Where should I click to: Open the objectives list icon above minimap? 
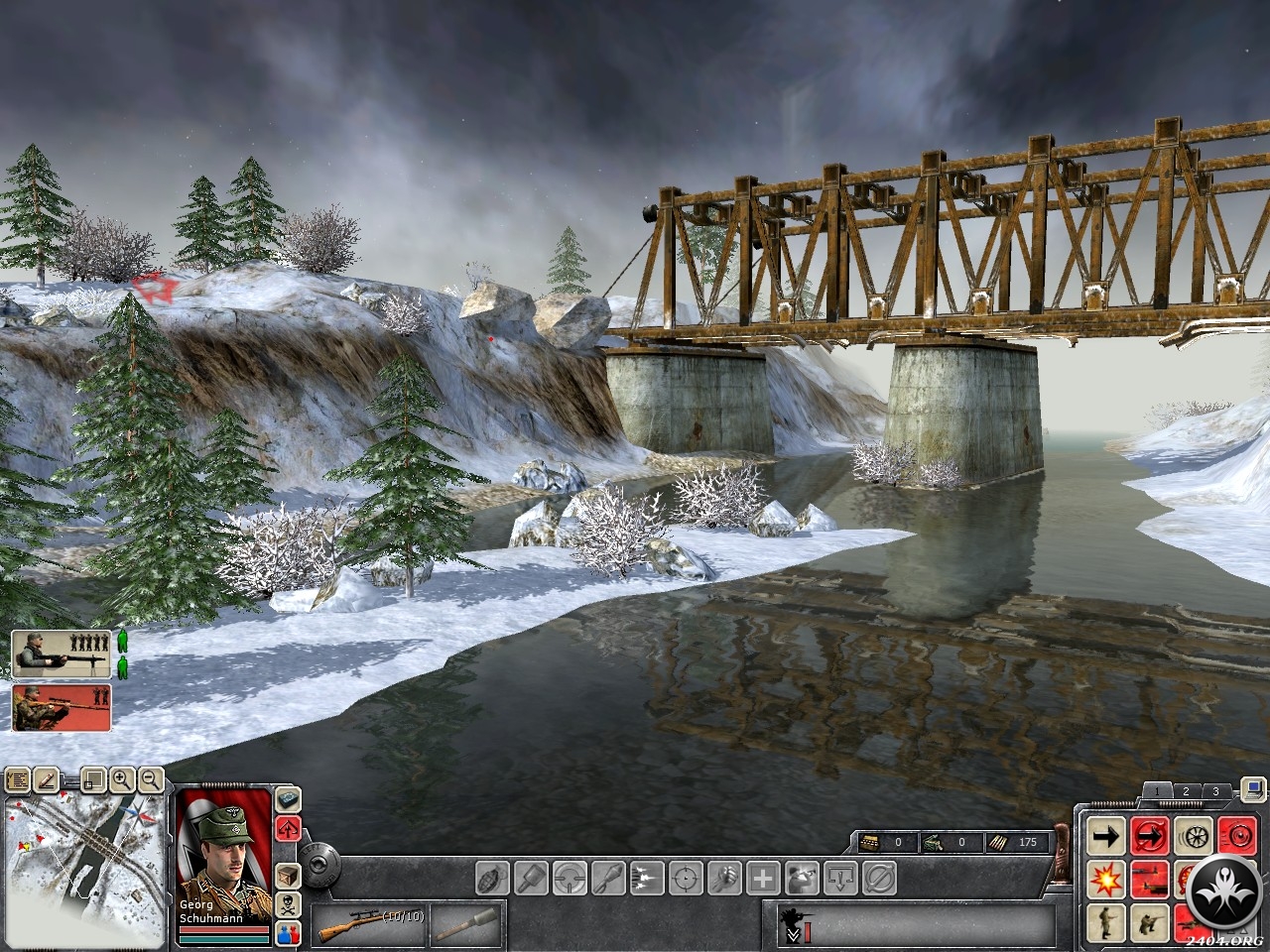click(18, 780)
